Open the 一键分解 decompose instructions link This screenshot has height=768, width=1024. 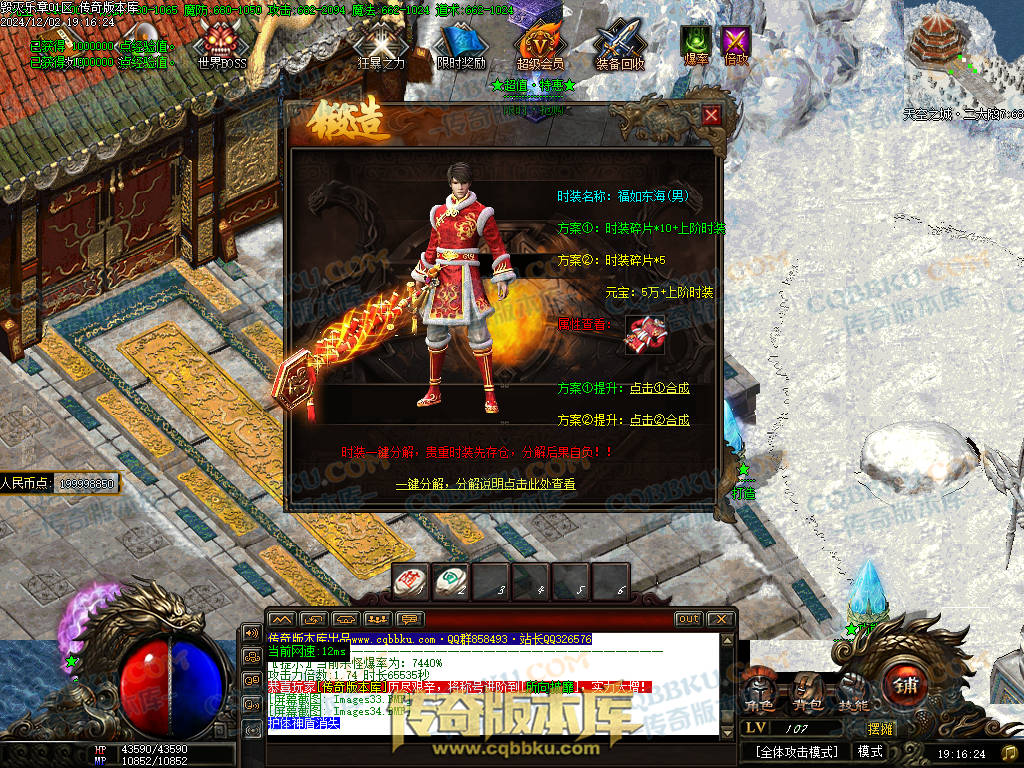[x=485, y=484]
